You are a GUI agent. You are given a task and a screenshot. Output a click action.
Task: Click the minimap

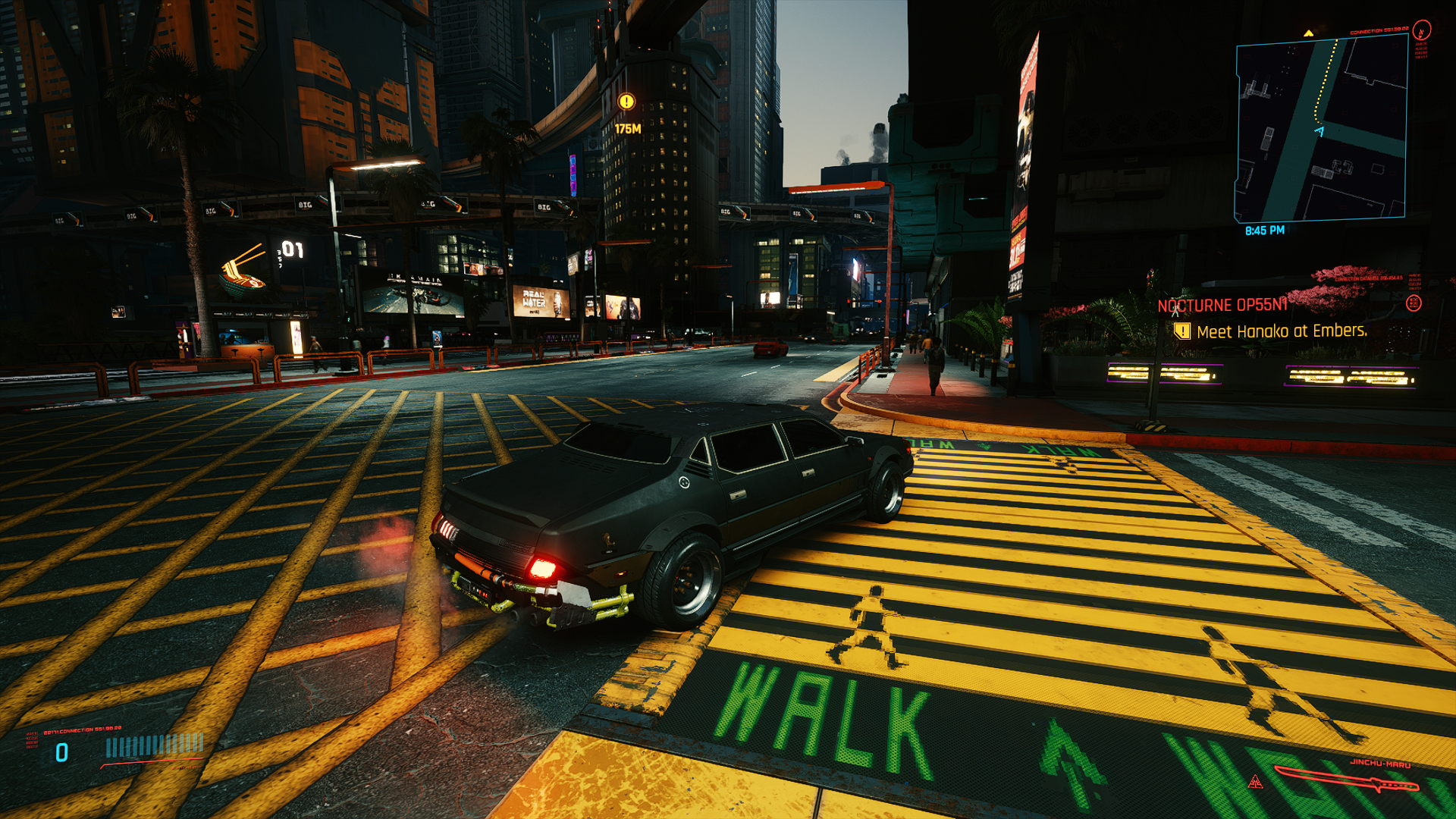click(x=1321, y=129)
